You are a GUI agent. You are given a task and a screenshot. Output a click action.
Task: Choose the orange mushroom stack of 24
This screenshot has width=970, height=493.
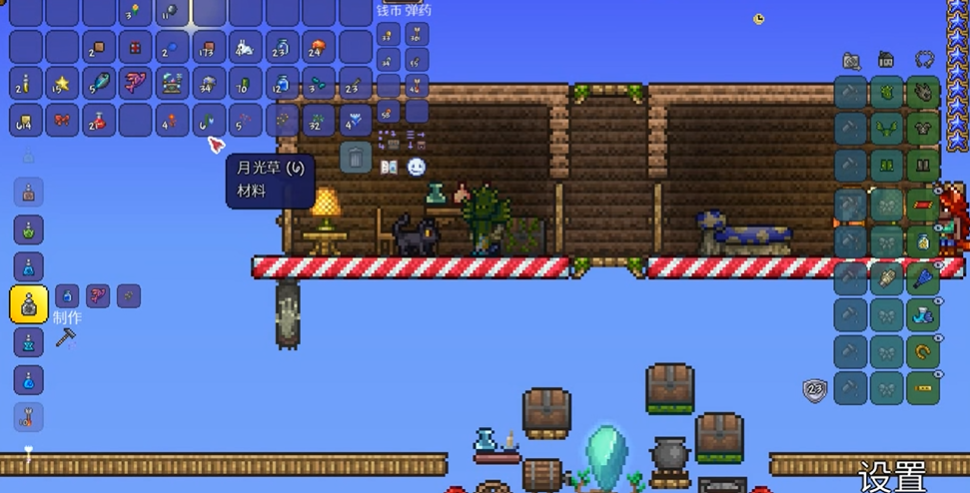pyautogui.click(x=318, y=46)
